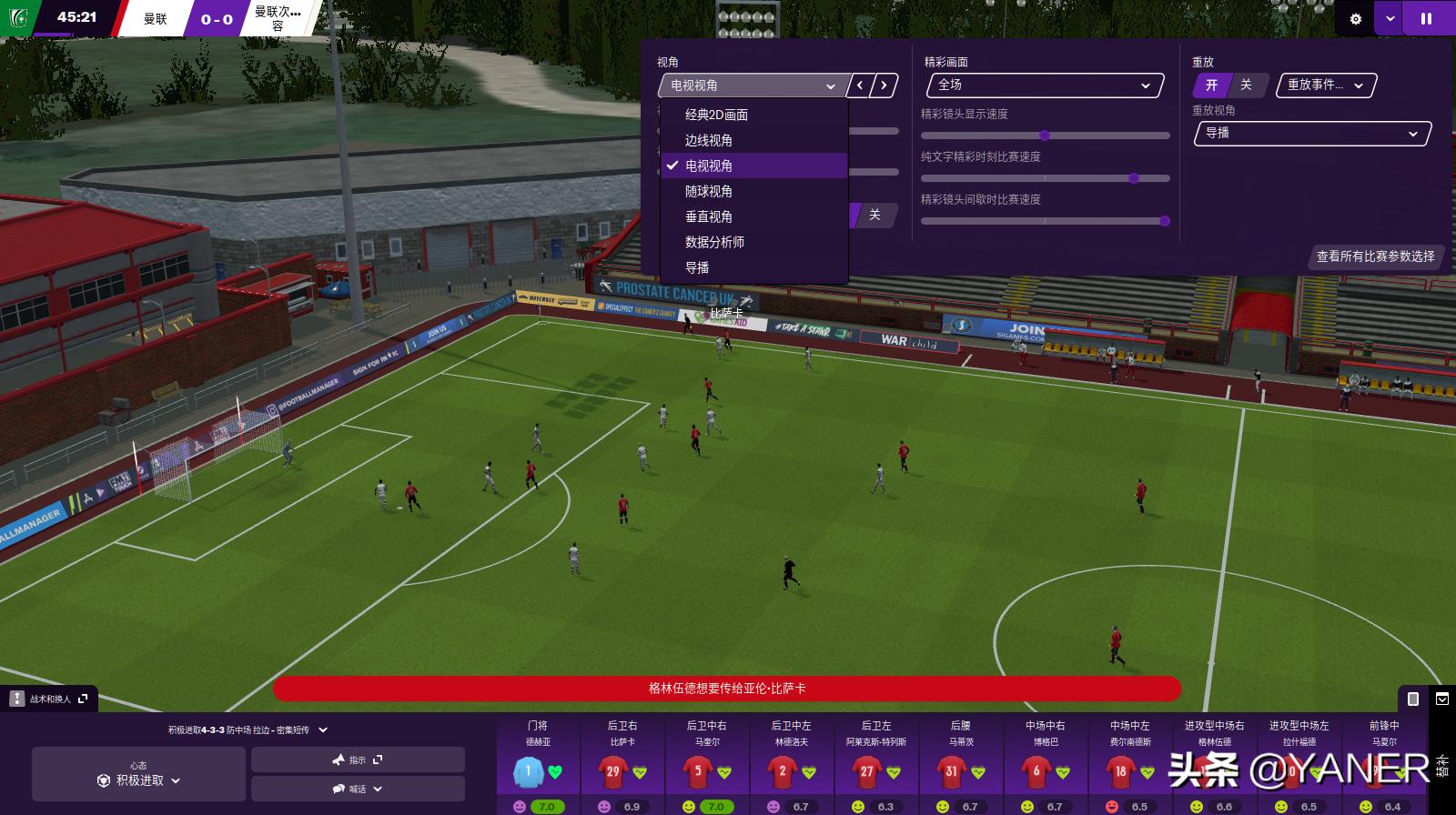Select goalkeeper 德赫亚 player card

537,764
